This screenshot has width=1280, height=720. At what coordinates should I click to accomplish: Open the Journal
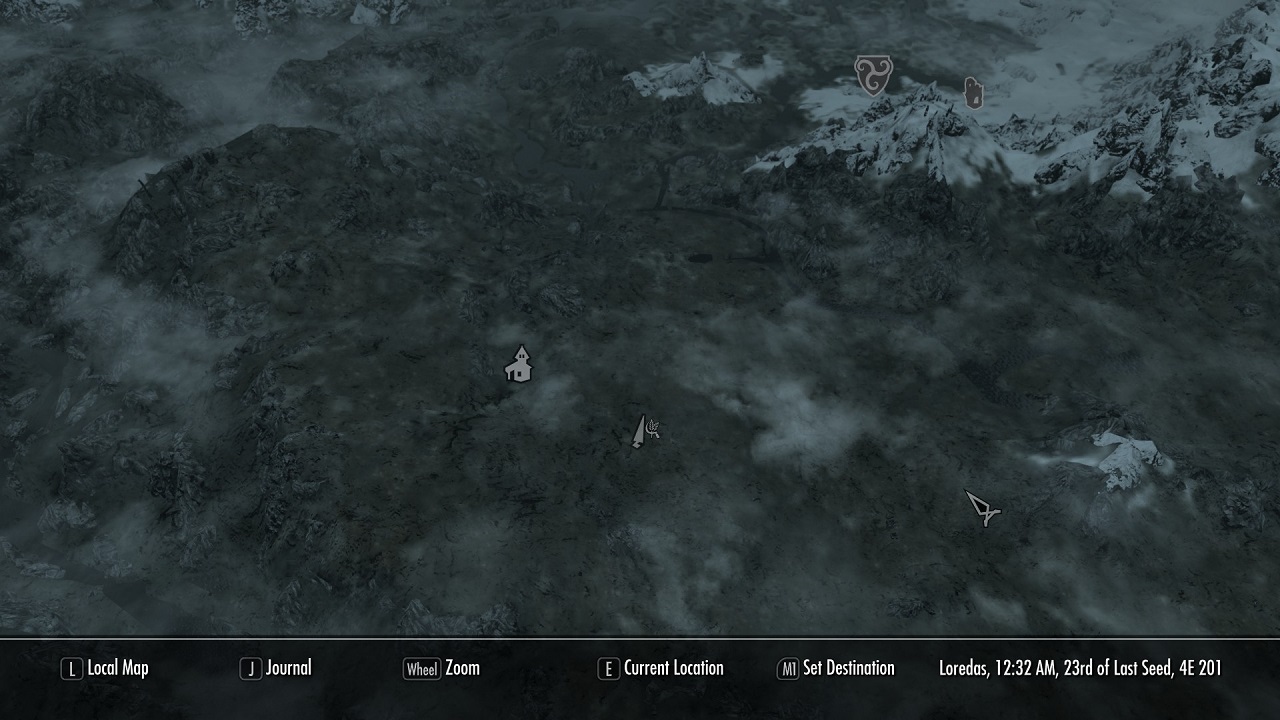pyautogui.click(x=287, y=668)
